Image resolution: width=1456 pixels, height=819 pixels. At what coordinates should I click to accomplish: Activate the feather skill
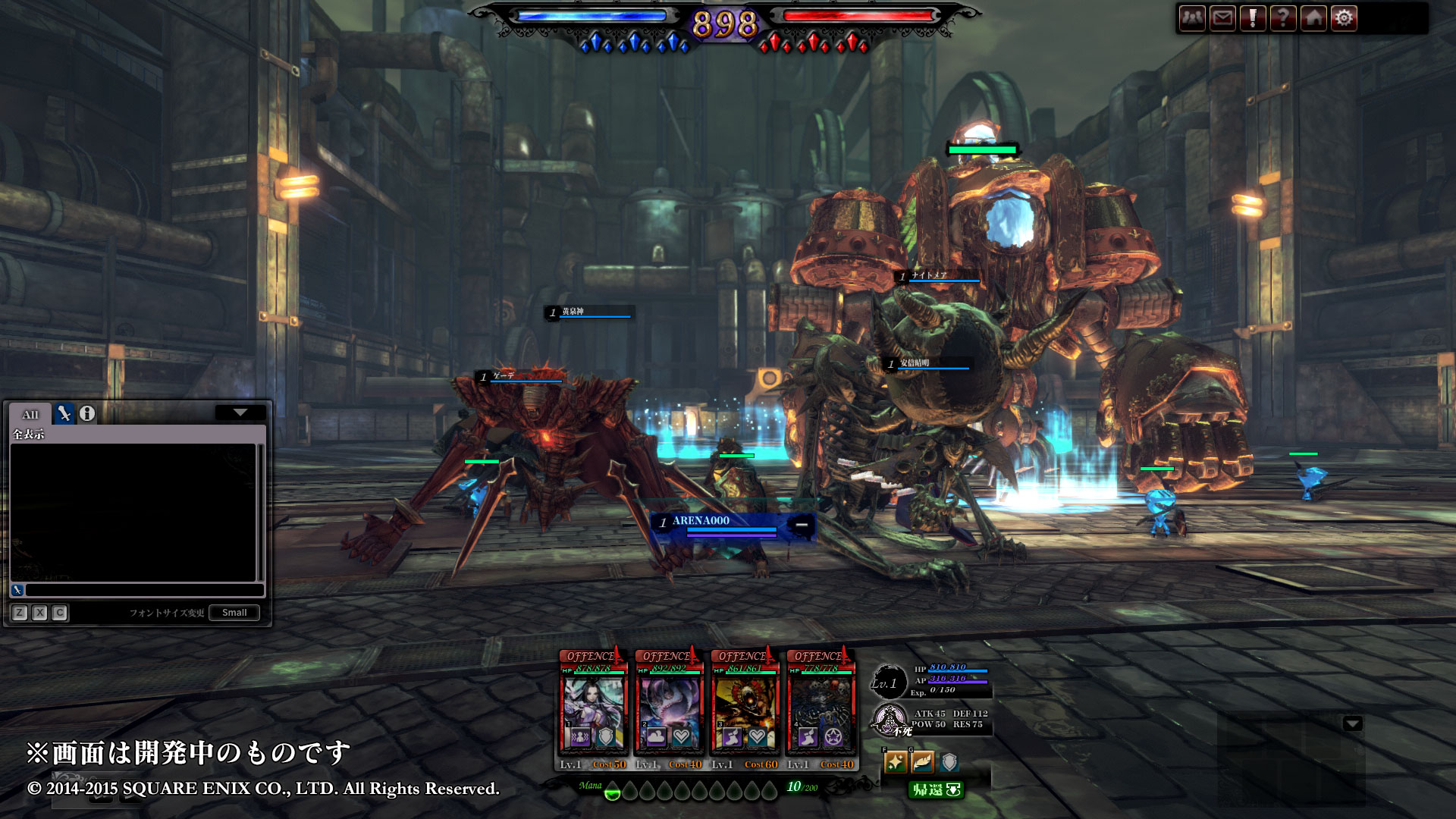click(922, 762)
